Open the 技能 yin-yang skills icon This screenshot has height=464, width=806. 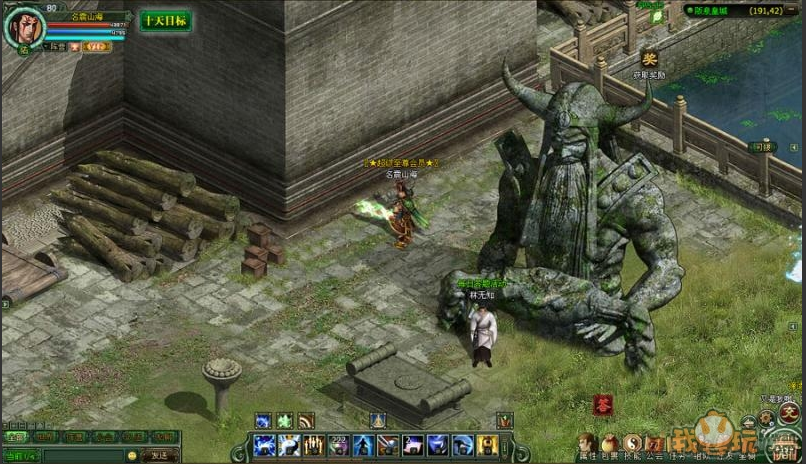[632, 443]
